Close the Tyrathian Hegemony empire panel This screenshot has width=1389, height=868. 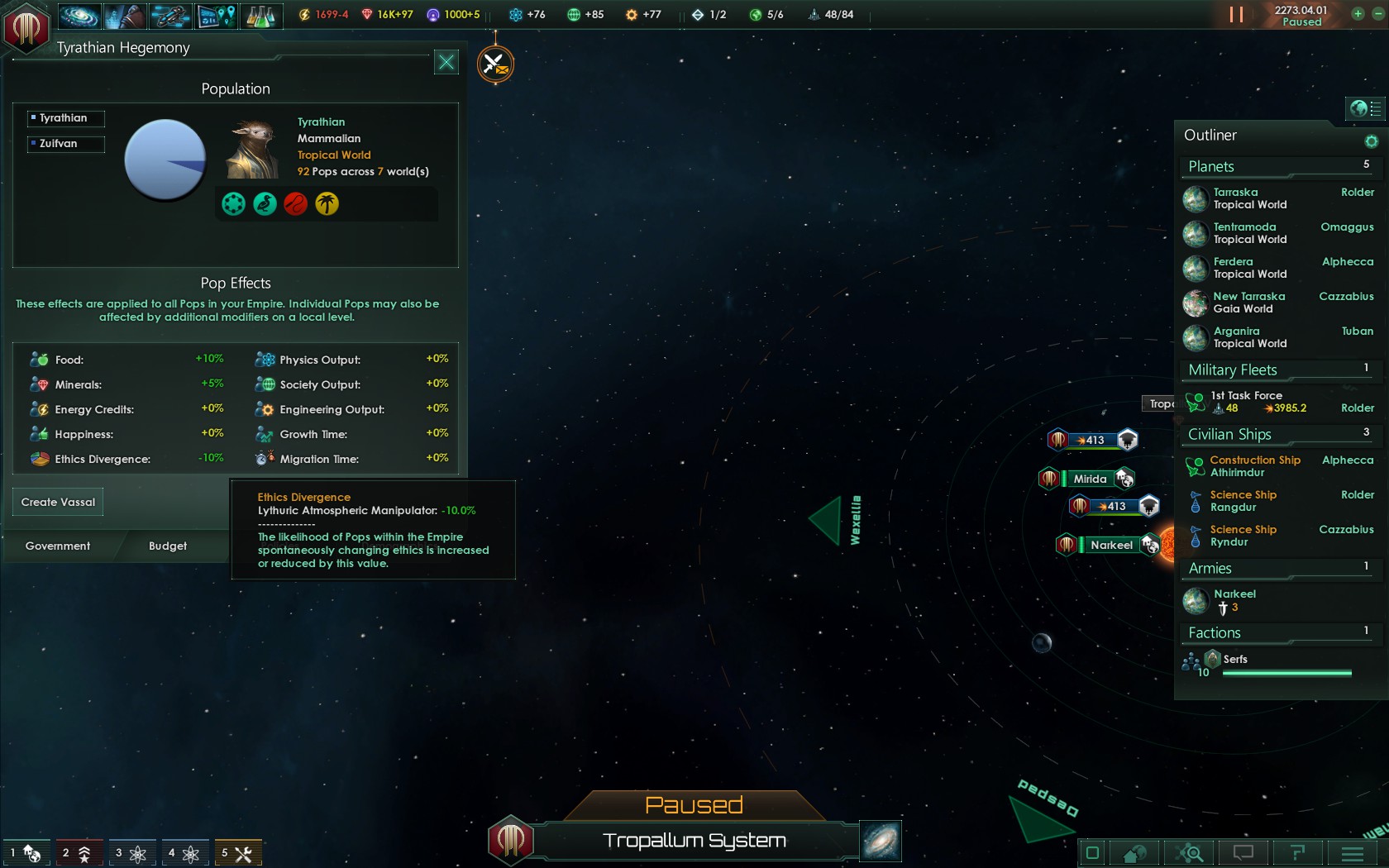[446, 62]
